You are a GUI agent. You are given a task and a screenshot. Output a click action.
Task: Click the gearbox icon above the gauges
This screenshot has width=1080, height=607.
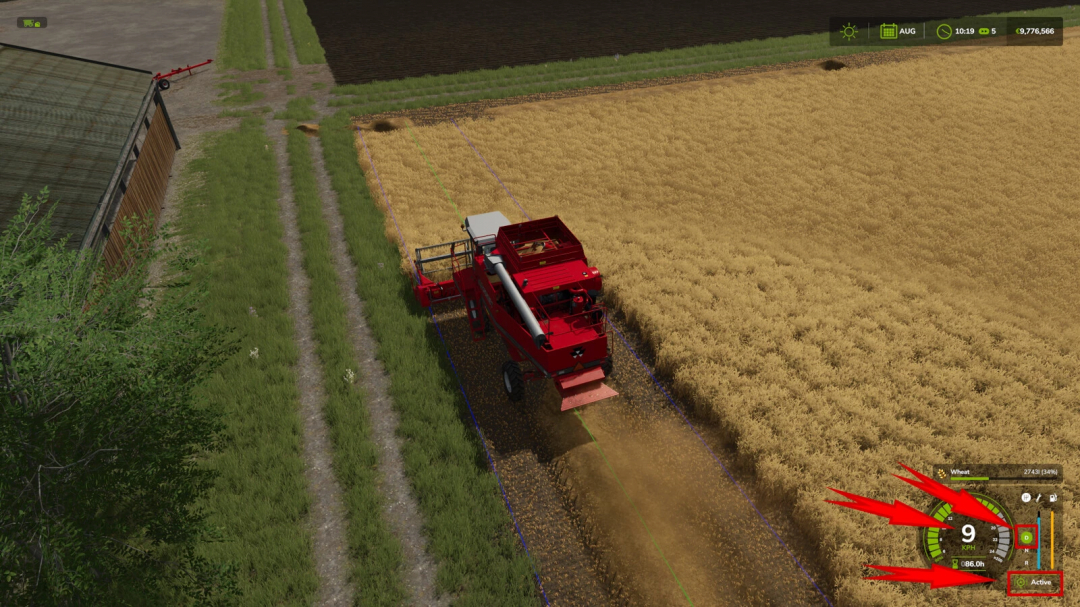point(1026,497)
